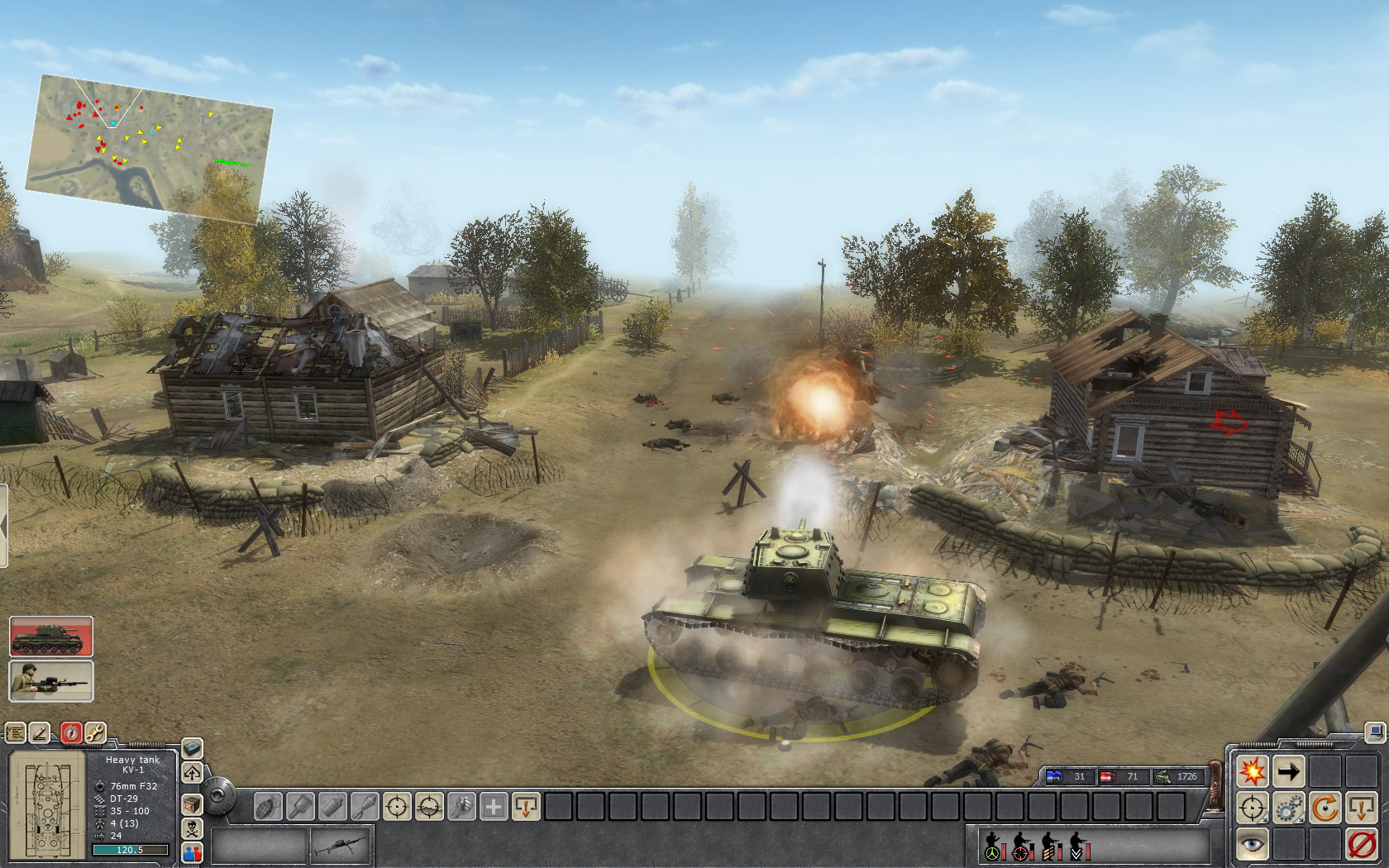
Task: Open the wooden crate inventory icon
Action: pyautogui.click(x=192, y=804)
